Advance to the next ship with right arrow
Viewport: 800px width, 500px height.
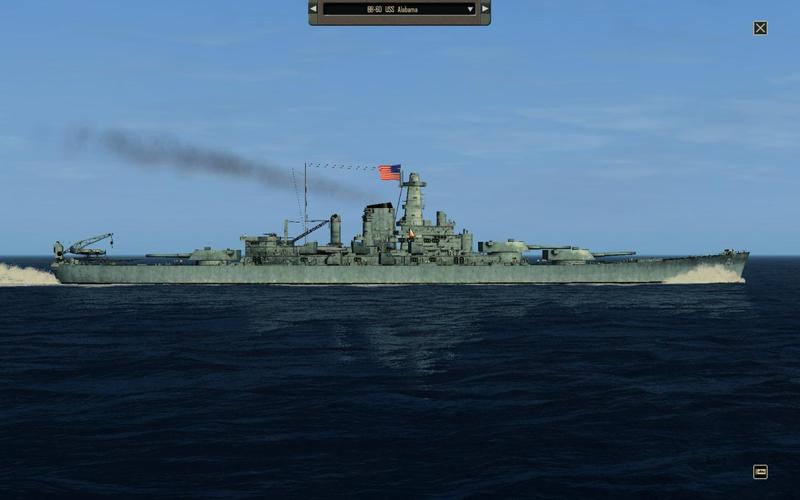tap(485, 9)
